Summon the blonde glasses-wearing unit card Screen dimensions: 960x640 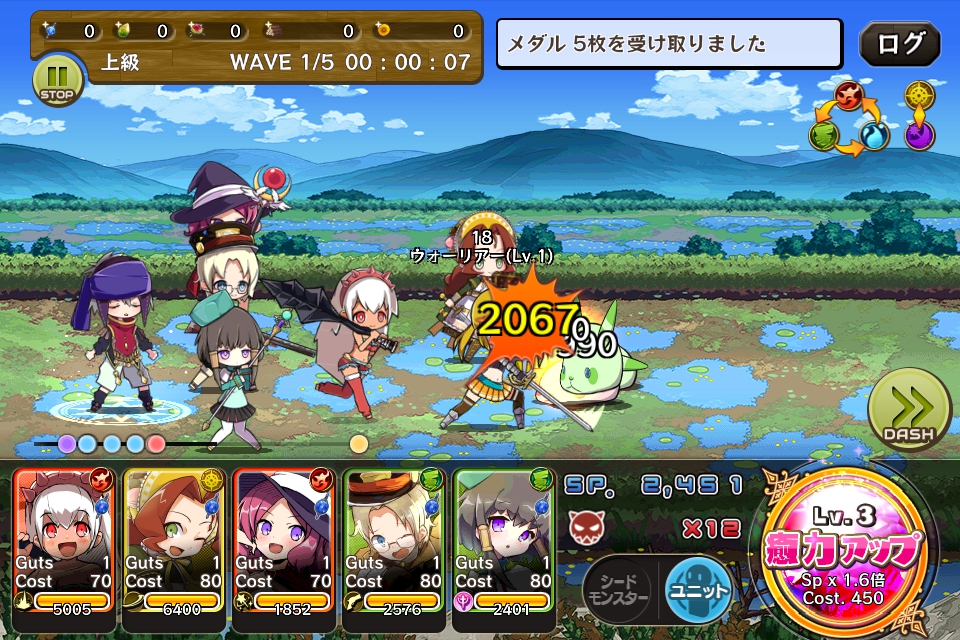[396, 540]
